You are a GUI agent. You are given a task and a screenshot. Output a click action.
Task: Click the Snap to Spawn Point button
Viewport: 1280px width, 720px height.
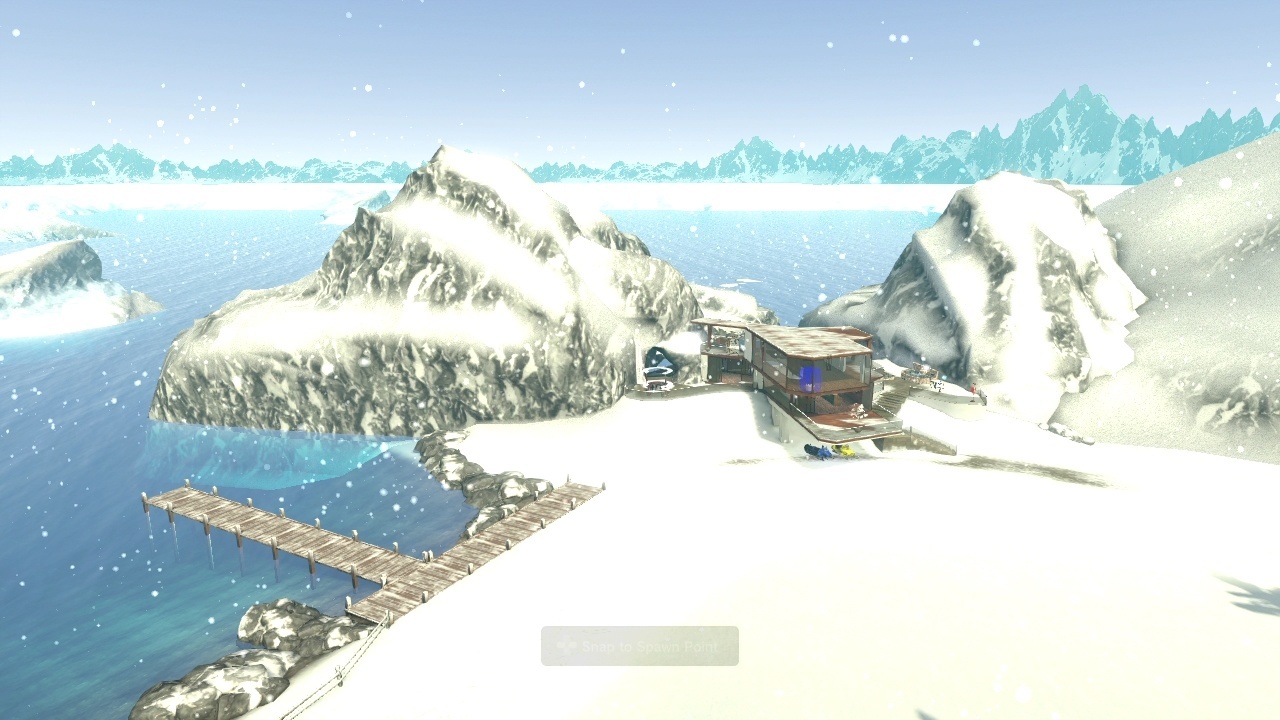640,647
